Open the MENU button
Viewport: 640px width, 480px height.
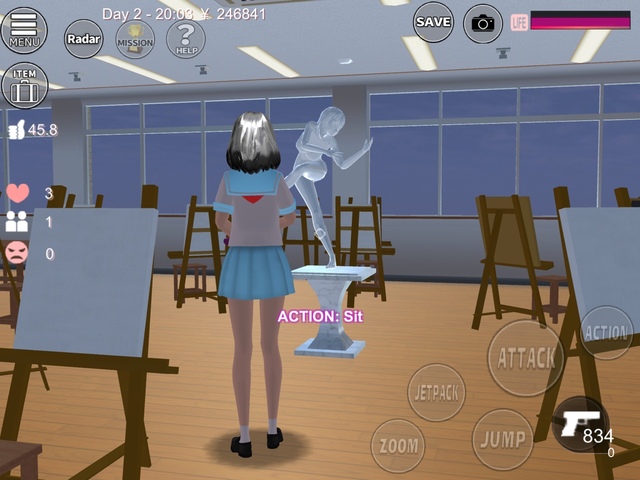coord(23,31)
